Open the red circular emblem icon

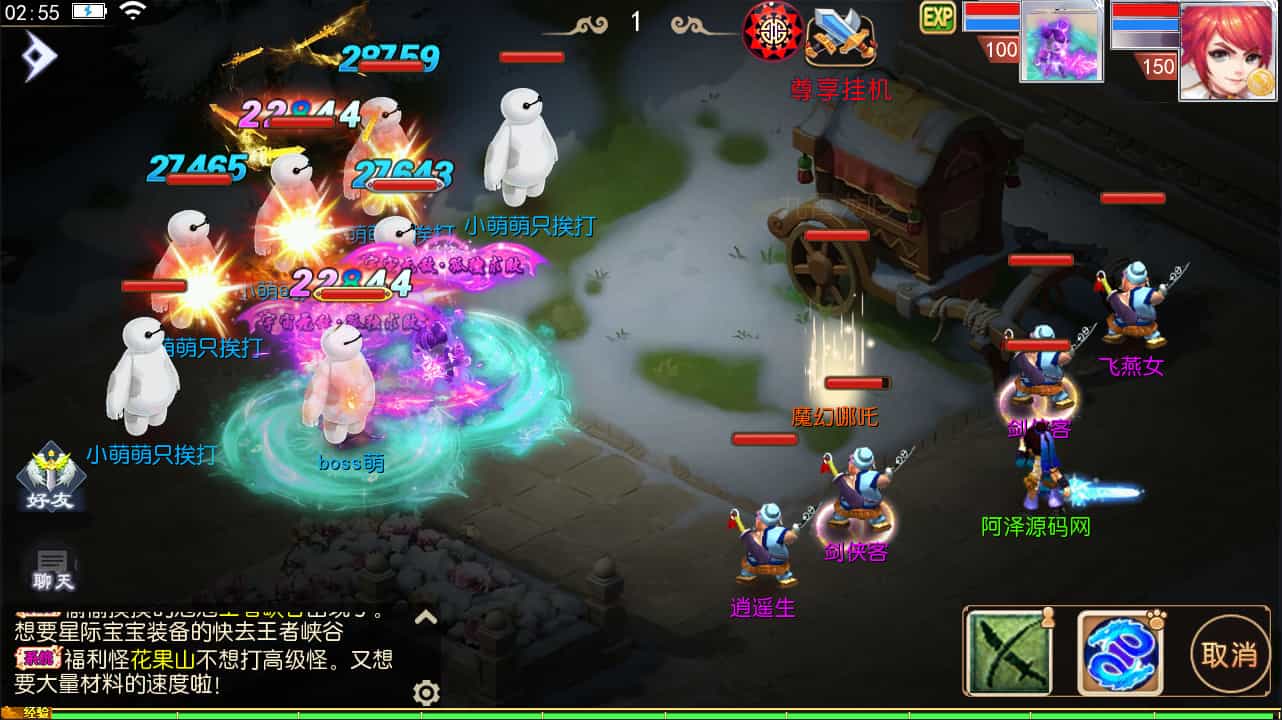(x=773, y=31)
